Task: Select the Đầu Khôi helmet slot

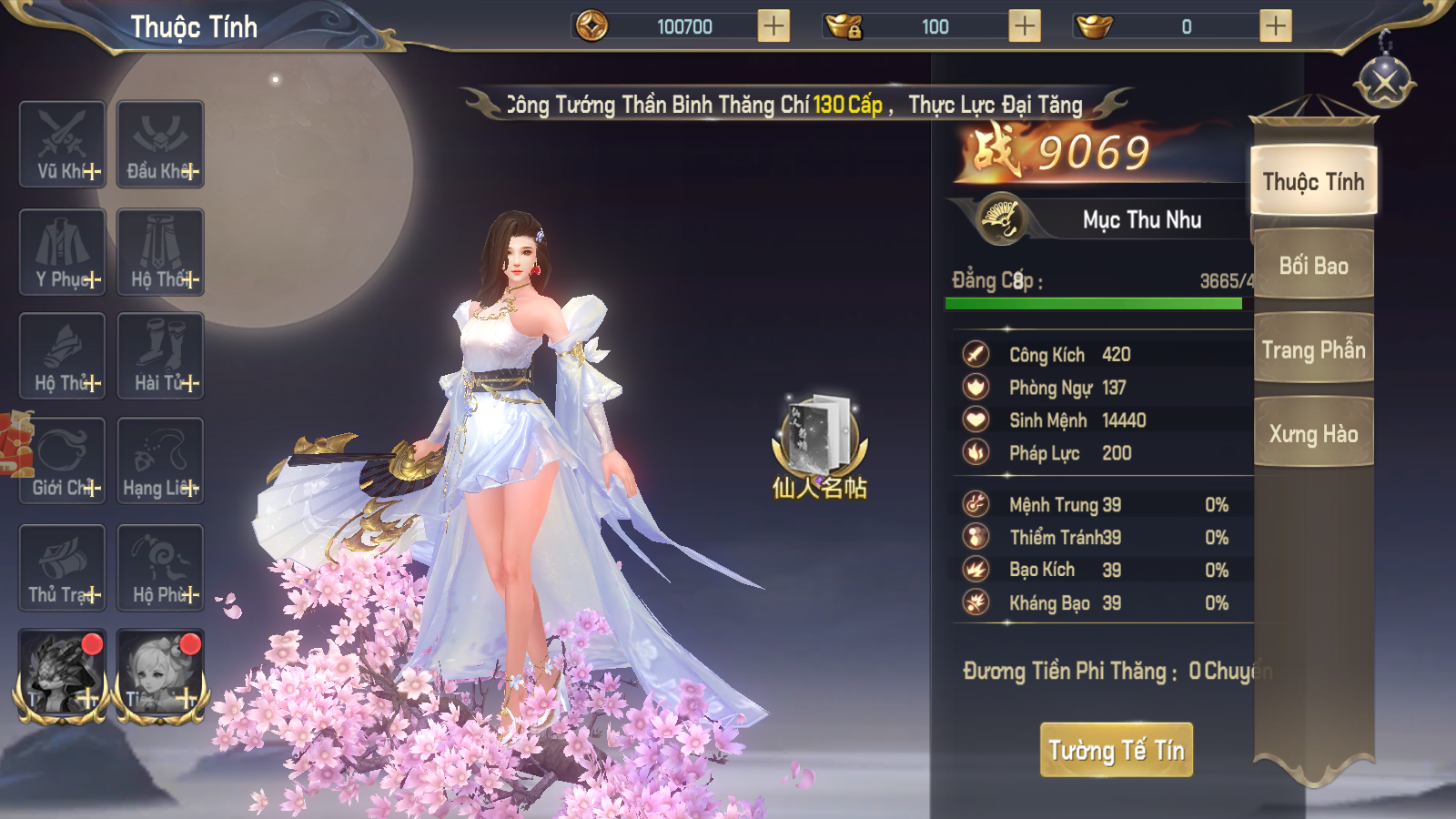Action: click(x=160, y=145)
